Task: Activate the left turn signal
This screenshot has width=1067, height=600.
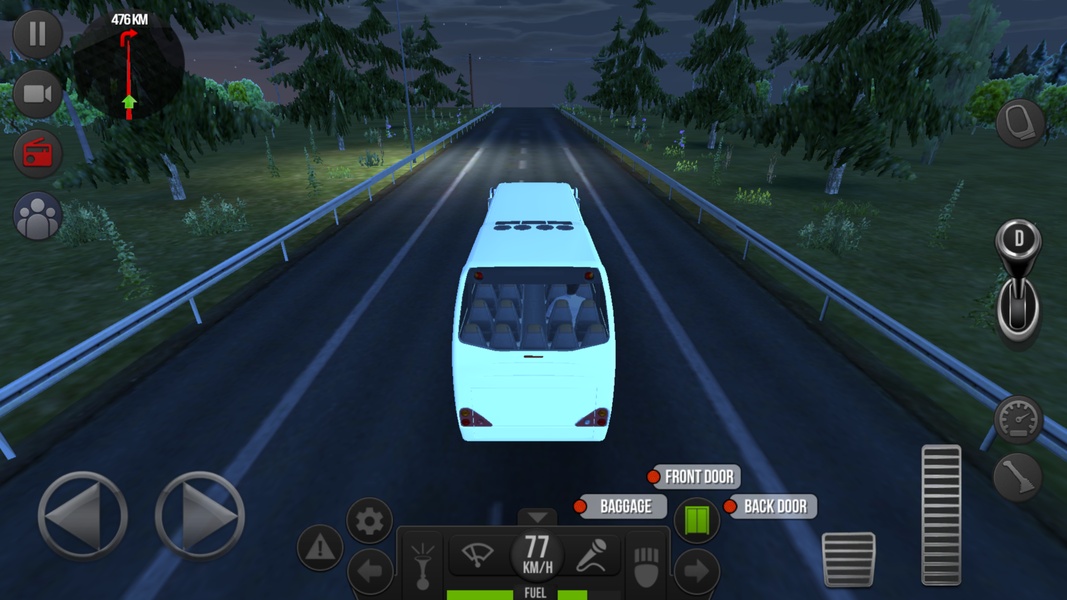Action: click(369, 573)
